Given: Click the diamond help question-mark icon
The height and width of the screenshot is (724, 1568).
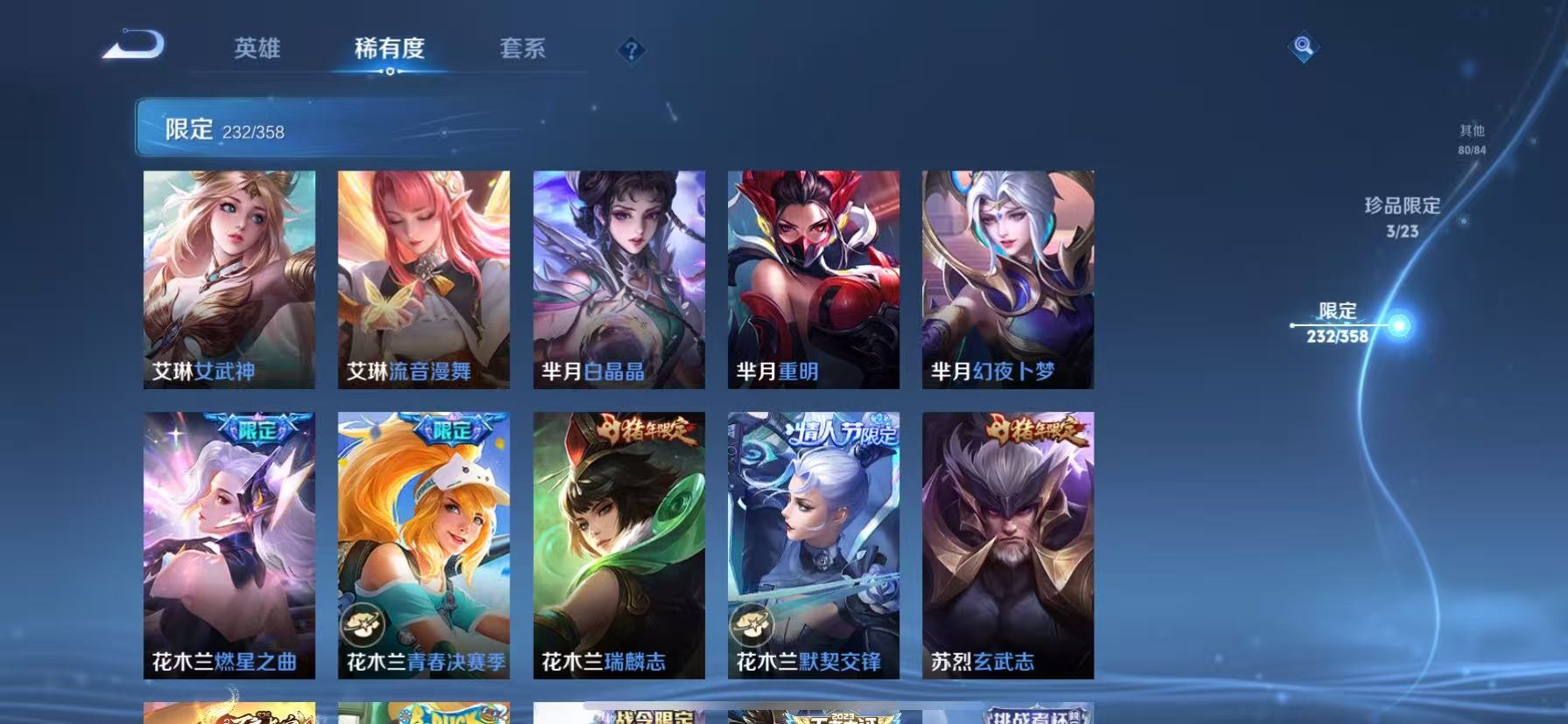Looking at the screenshot, I should point(632,51).
